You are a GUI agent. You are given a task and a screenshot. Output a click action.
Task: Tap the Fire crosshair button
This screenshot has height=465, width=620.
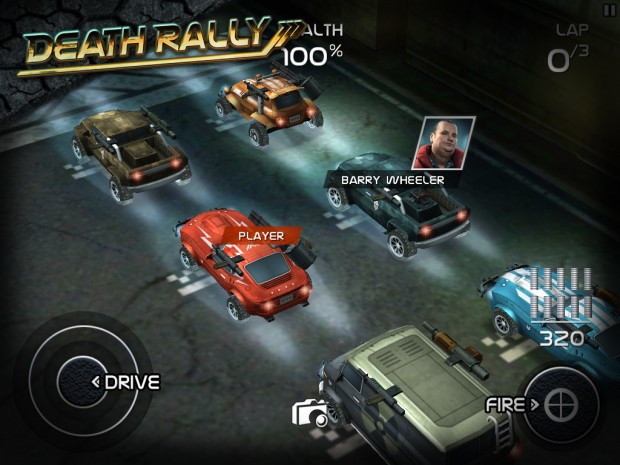(563, 405)
